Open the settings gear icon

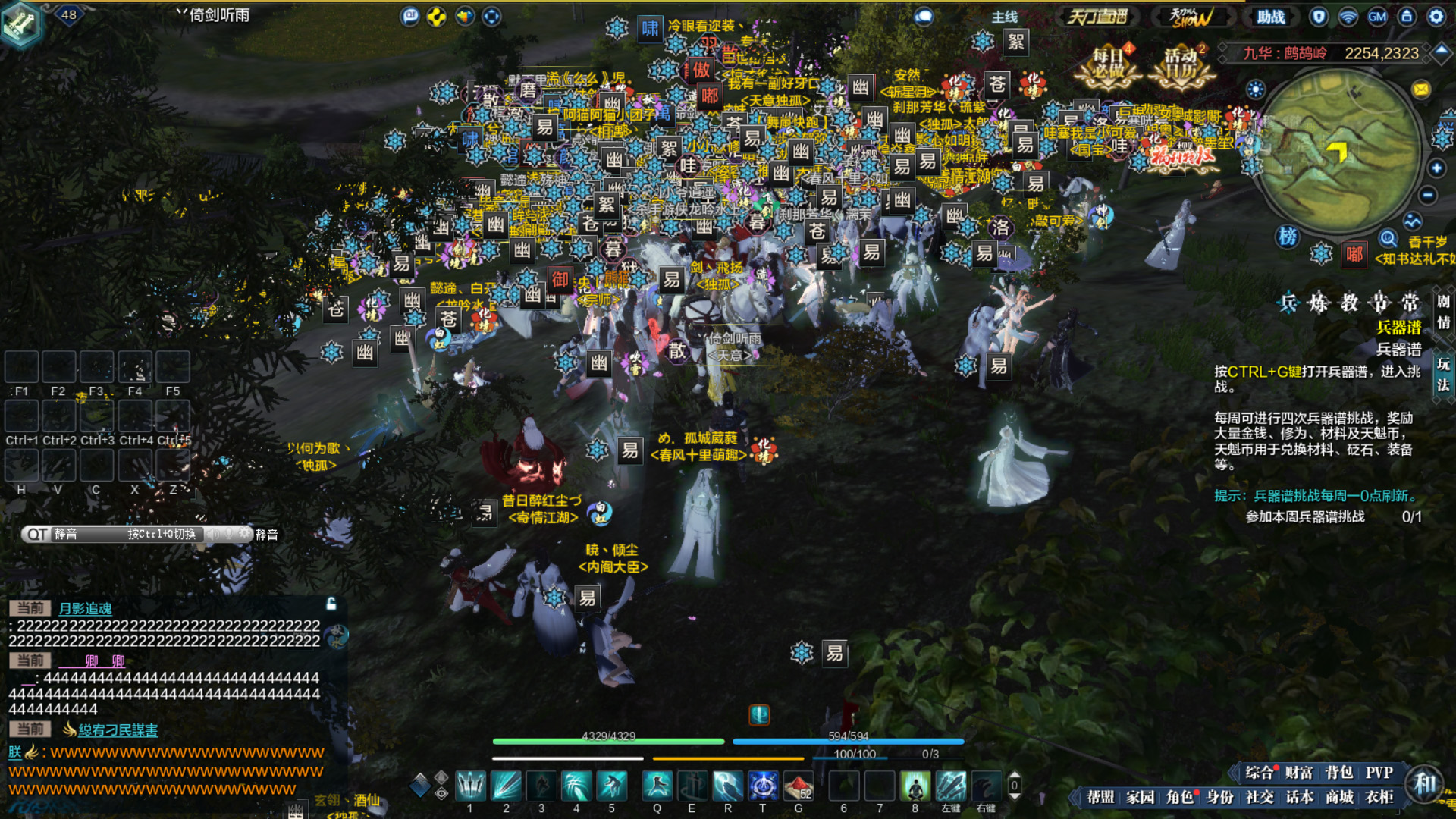[1436, 17]
